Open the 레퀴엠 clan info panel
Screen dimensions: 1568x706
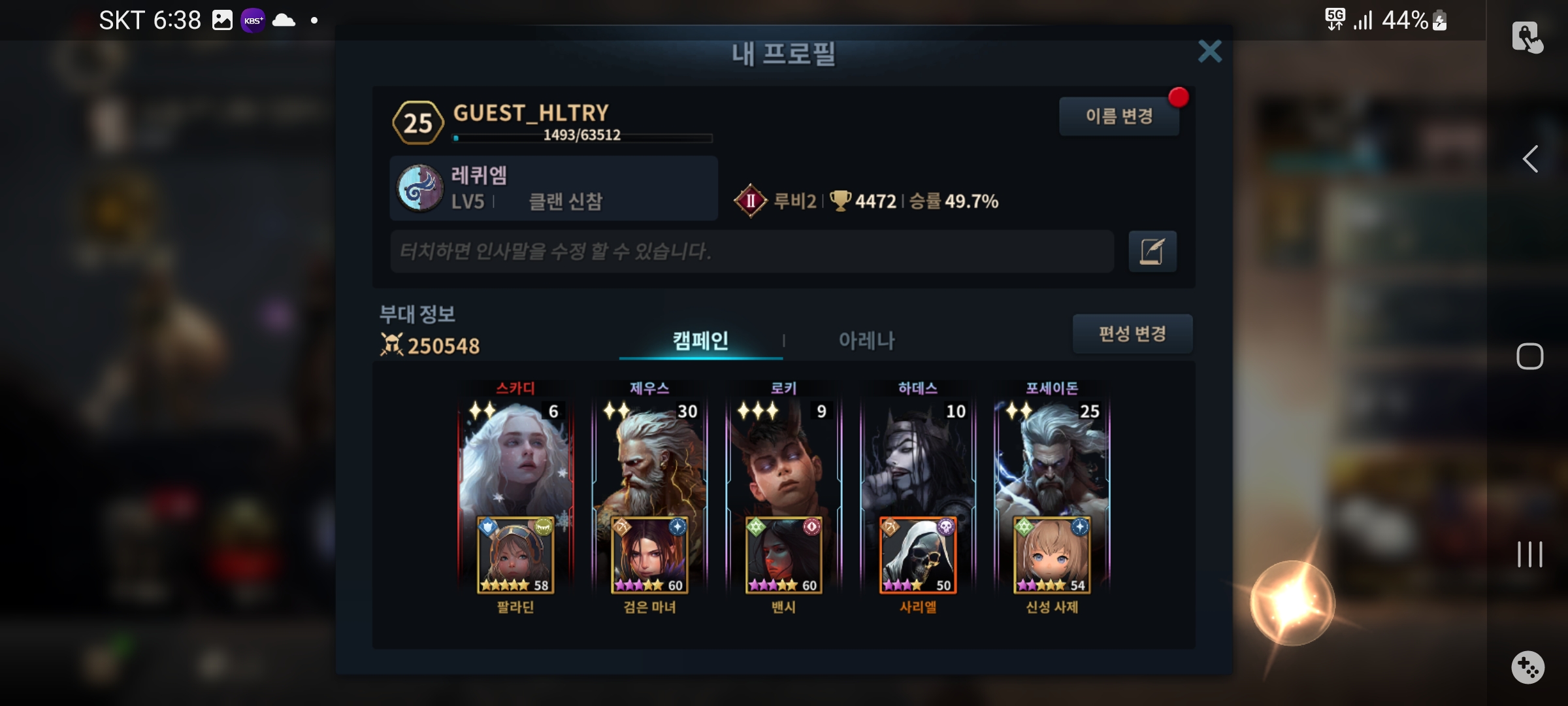pos(553,188)
